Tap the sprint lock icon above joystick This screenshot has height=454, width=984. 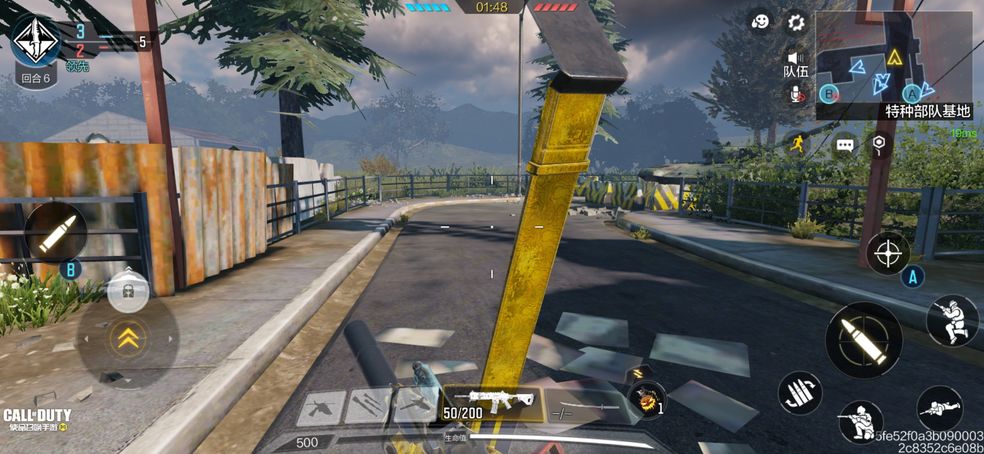pyautogui.click(x=128, y=291)
